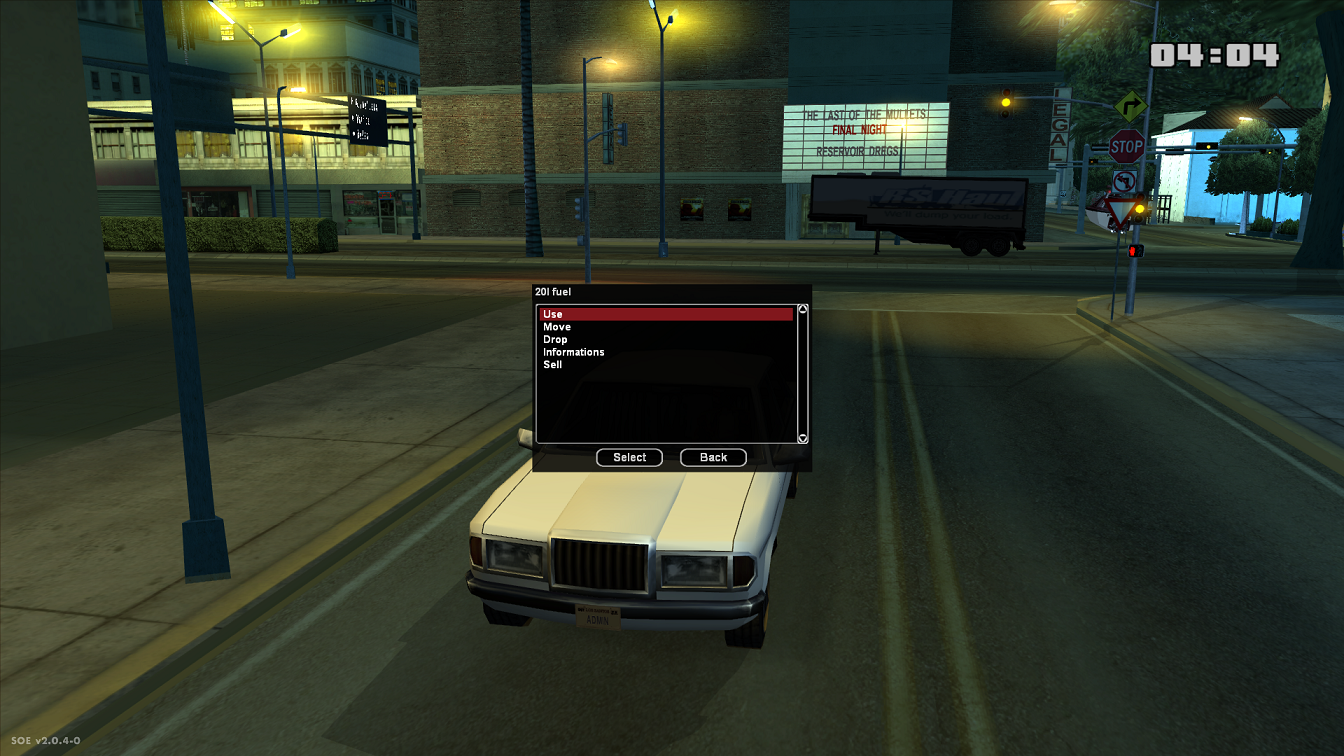The height and width of the screenshot is (756, 1344).
Task: Go back with the Back button
Action: click(713, 457)
